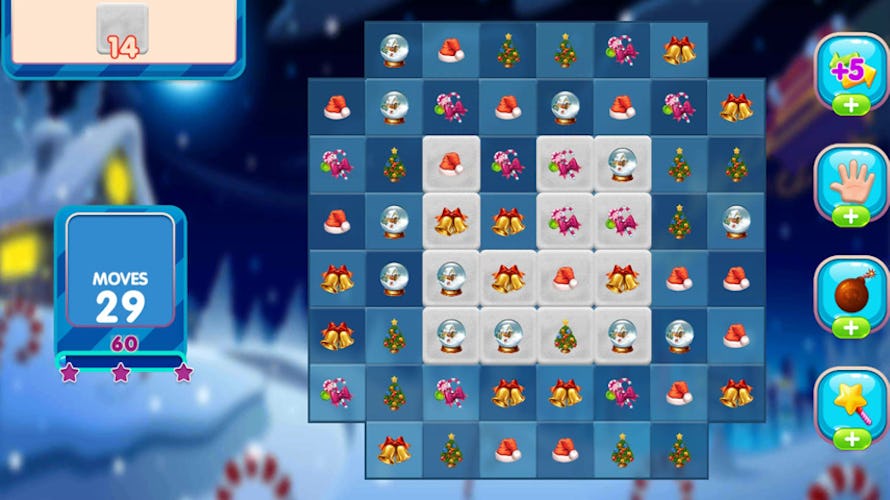
Task: Use the +5 extra moves booster
Action: click(x=850, y=71)
